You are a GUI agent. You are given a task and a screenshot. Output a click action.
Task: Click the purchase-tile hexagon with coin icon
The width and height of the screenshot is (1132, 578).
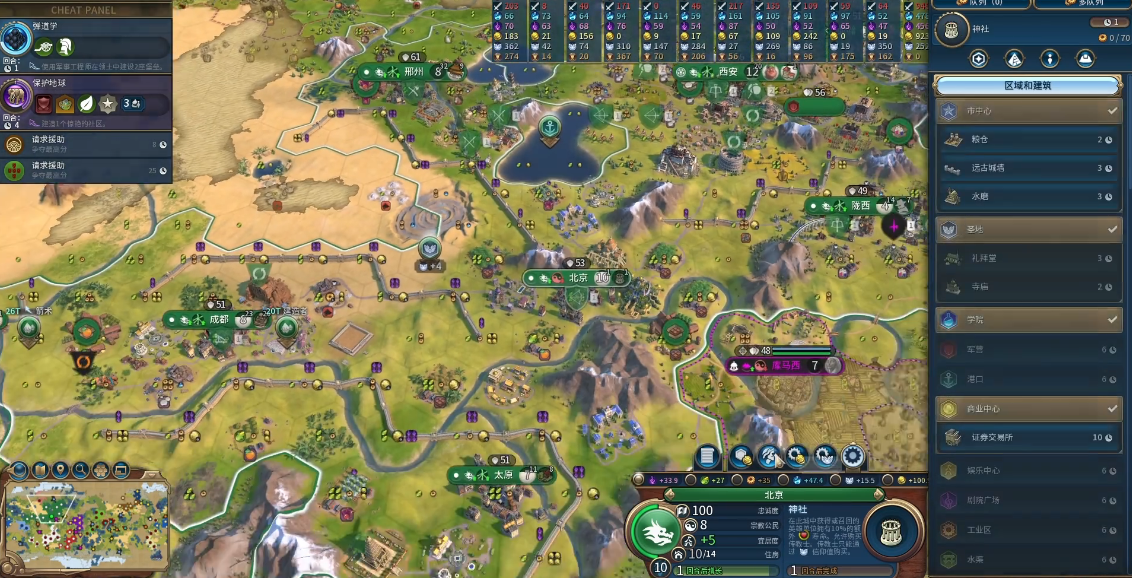(x=741, y=457)
